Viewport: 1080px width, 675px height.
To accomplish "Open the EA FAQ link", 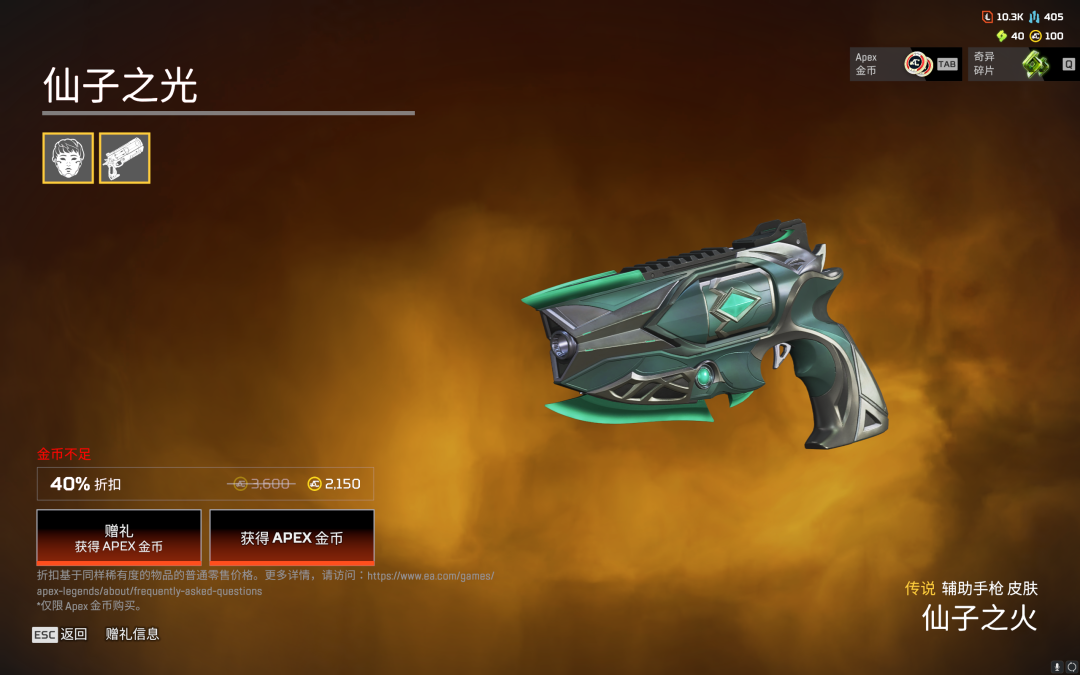I will (265, 583).
